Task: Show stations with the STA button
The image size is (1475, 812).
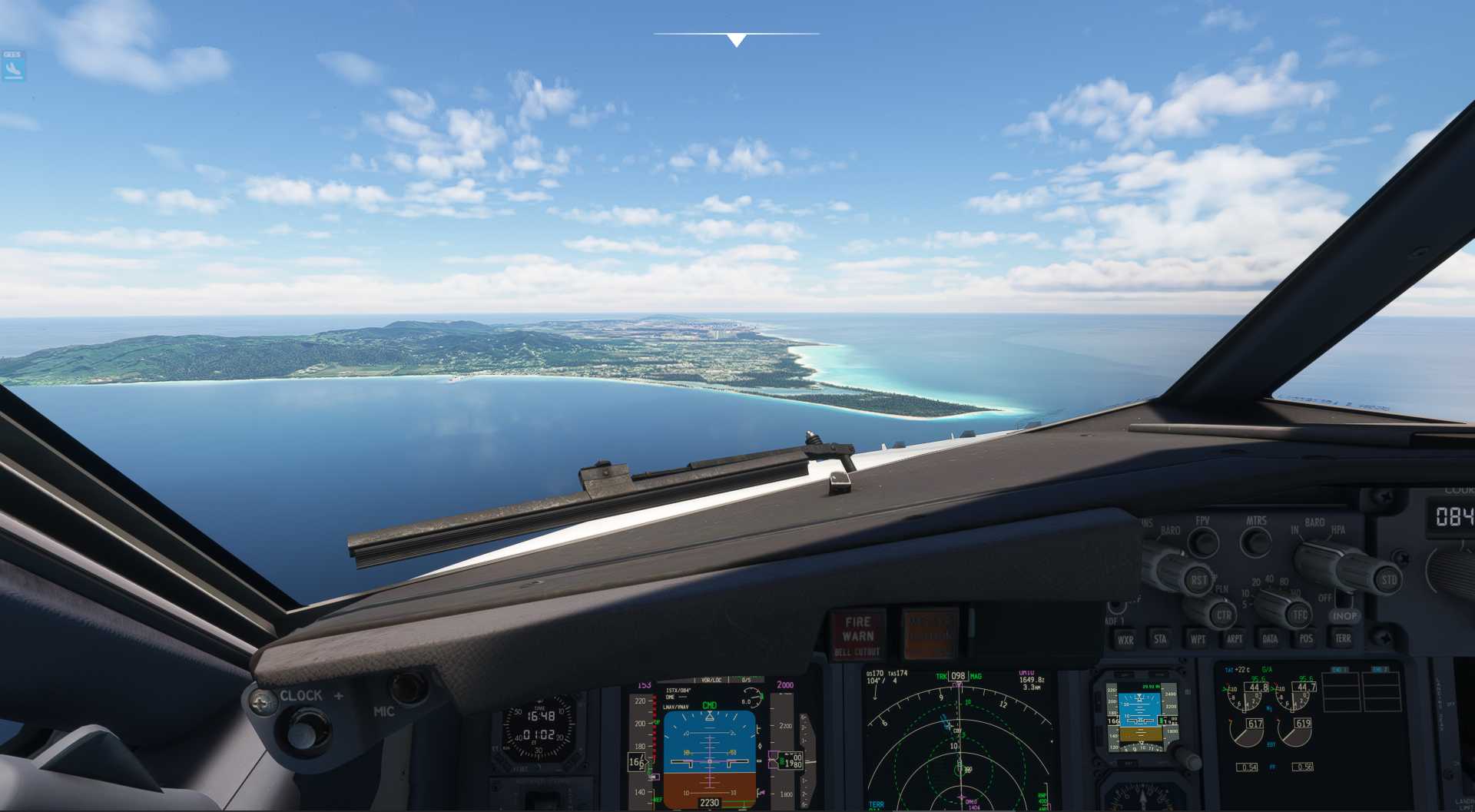Action: [x=1160, y=638]
